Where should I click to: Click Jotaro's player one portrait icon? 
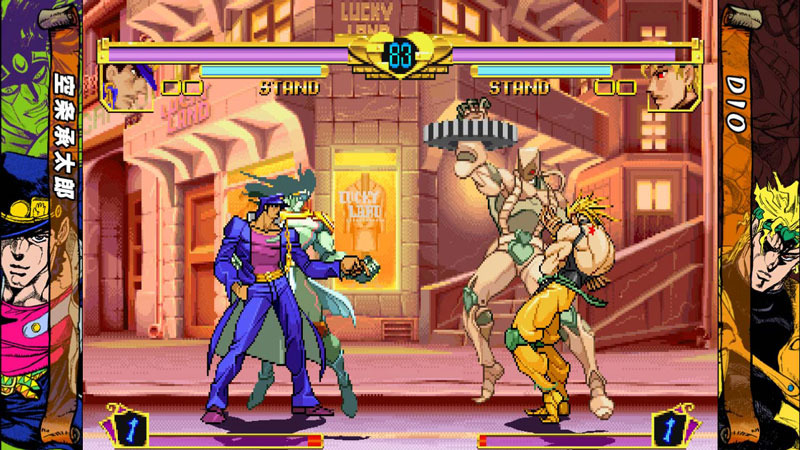128,86
